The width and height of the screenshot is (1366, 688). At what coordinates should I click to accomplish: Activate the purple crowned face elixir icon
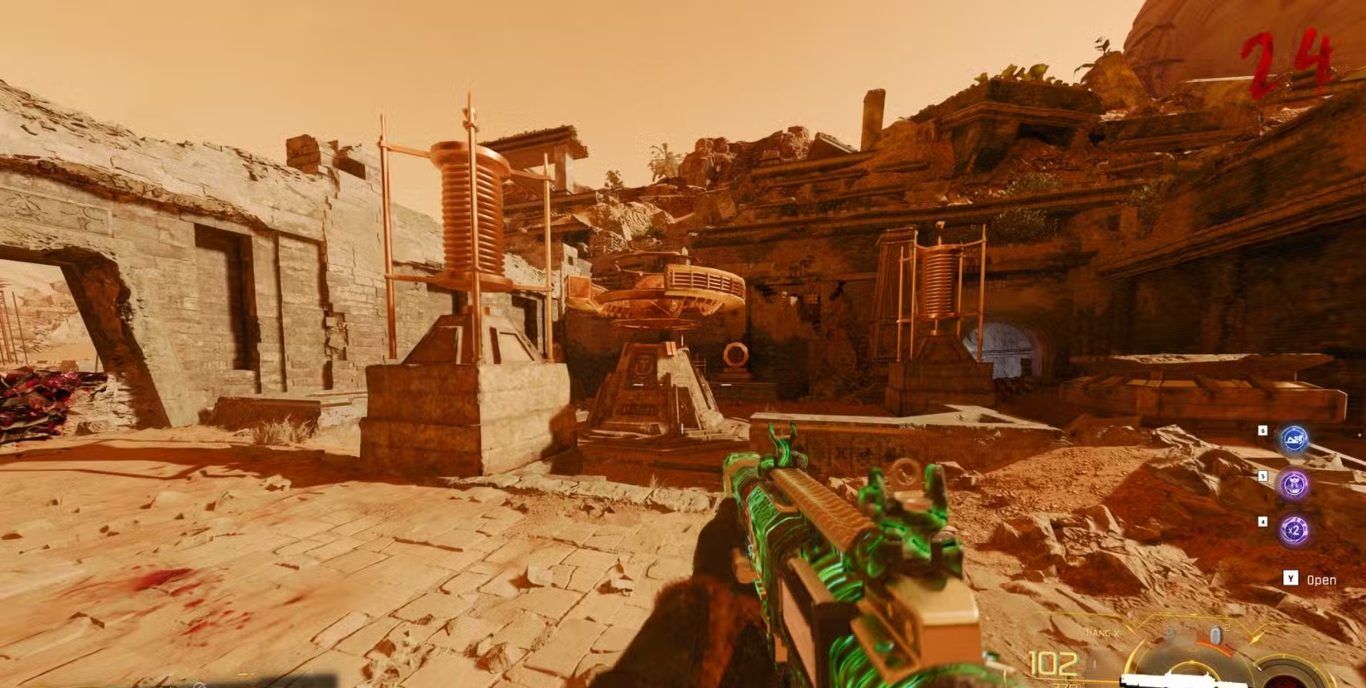1294,485
